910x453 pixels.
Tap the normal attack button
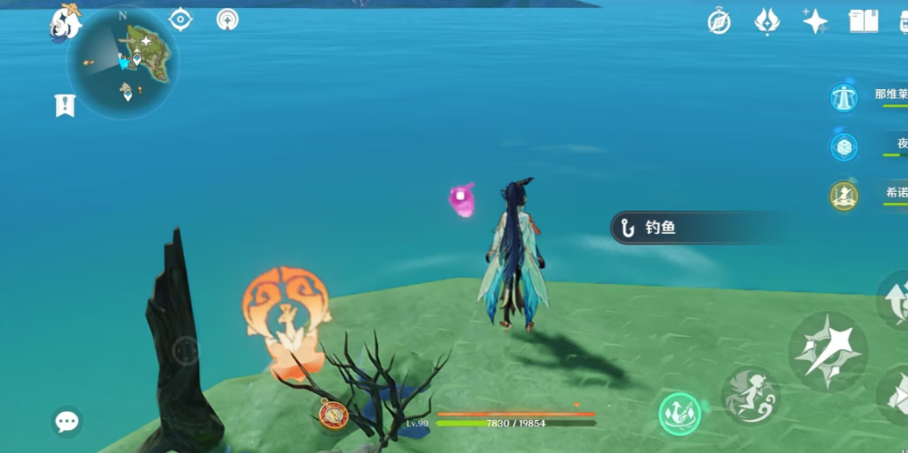click(828, 351)
